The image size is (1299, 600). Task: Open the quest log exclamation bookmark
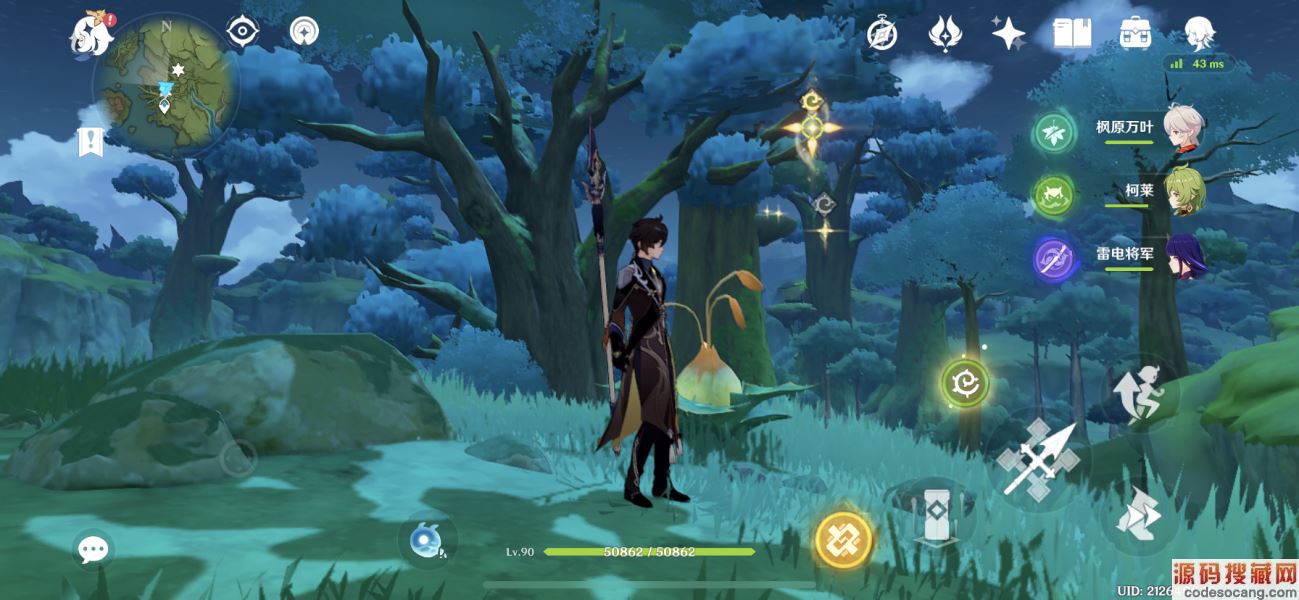[91, 142]
